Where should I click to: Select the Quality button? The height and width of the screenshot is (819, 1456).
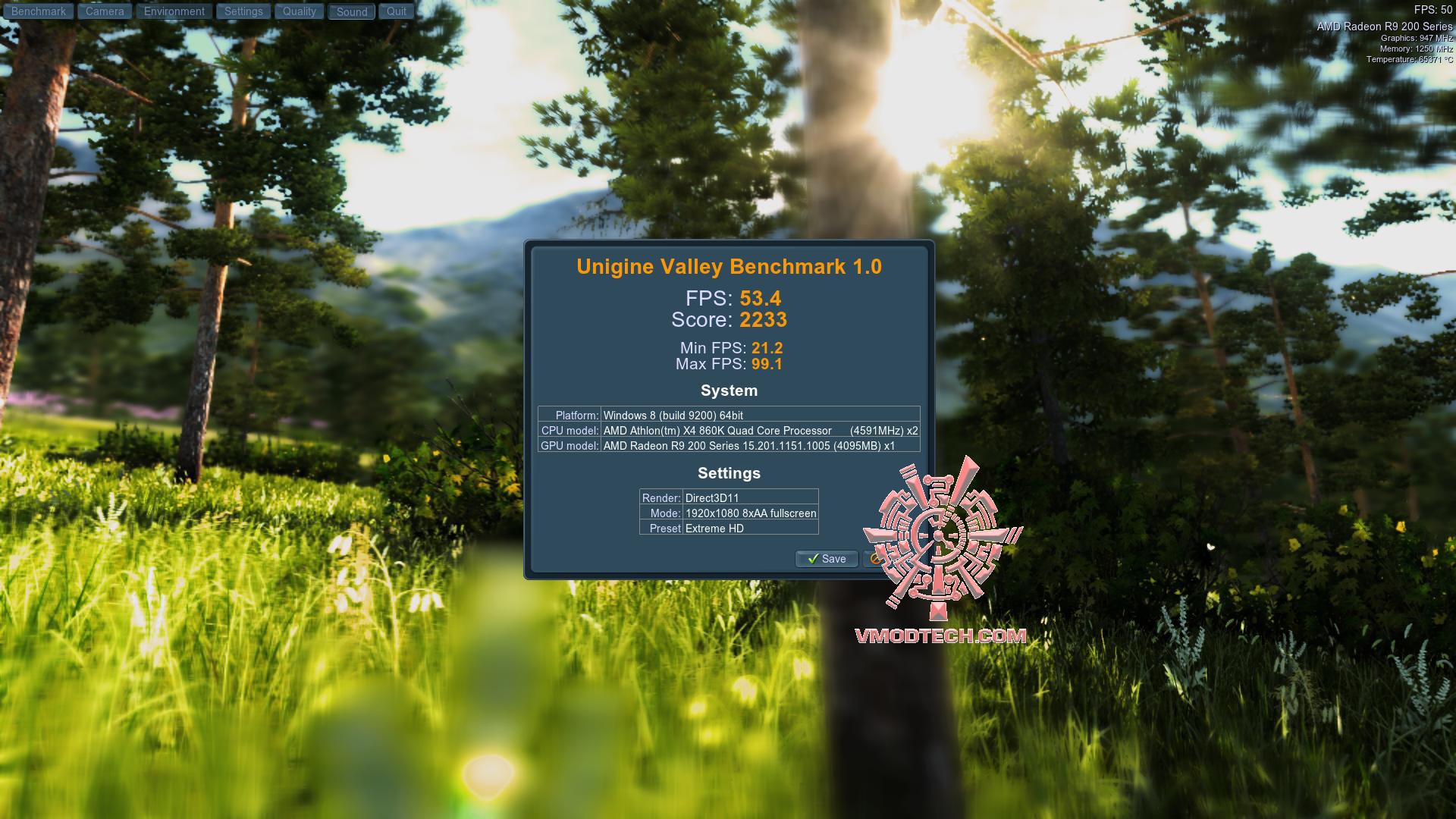point(300,11)
